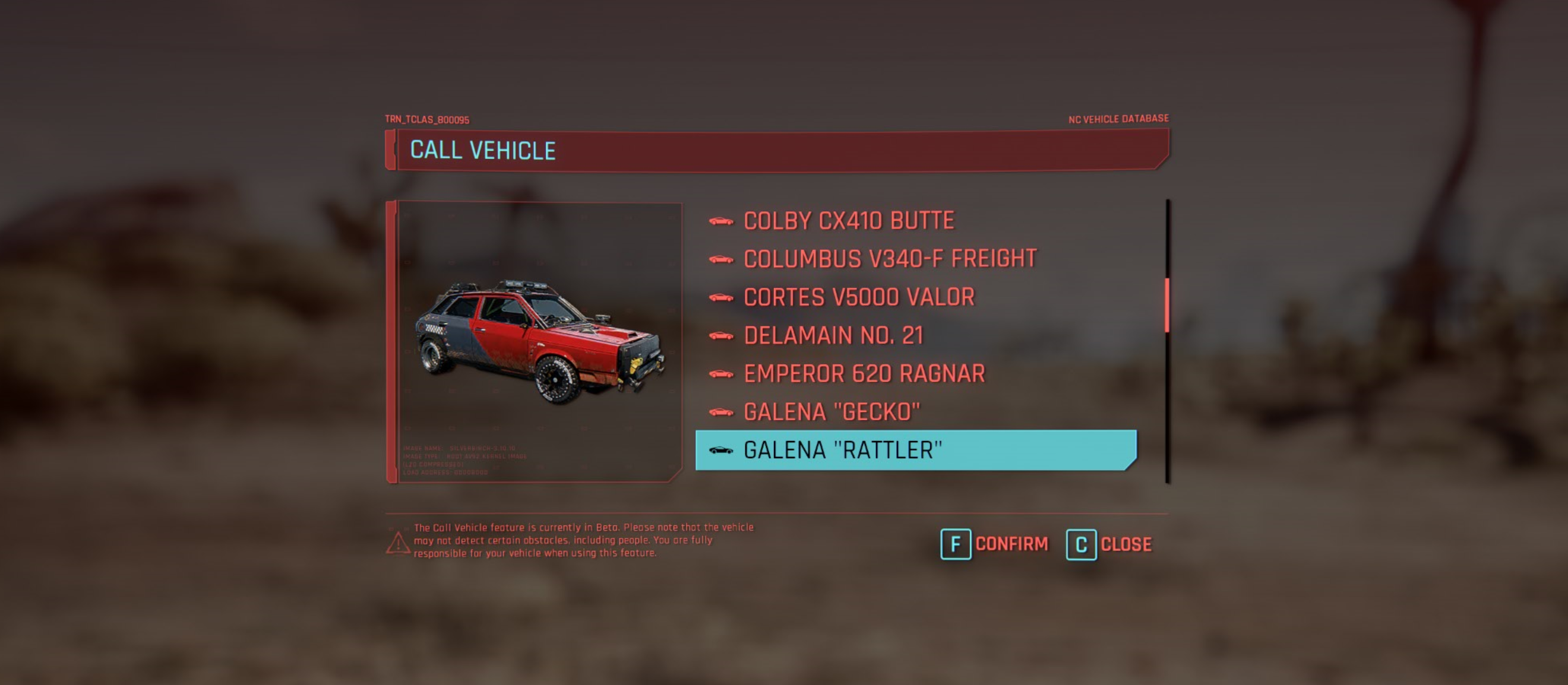The image size is (1568, 685).
Task: Click the Galena Rattler preview image
Action: pos(539,342)
